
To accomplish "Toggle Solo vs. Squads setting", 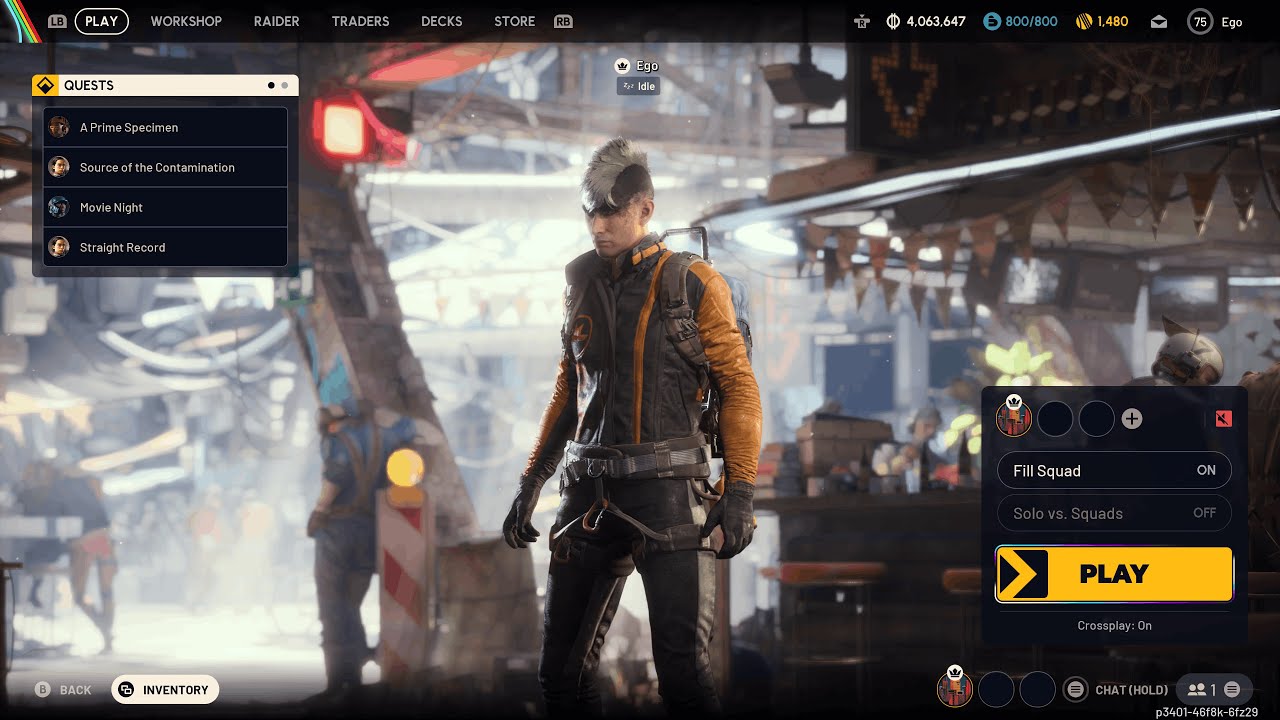I will 1114,513.
